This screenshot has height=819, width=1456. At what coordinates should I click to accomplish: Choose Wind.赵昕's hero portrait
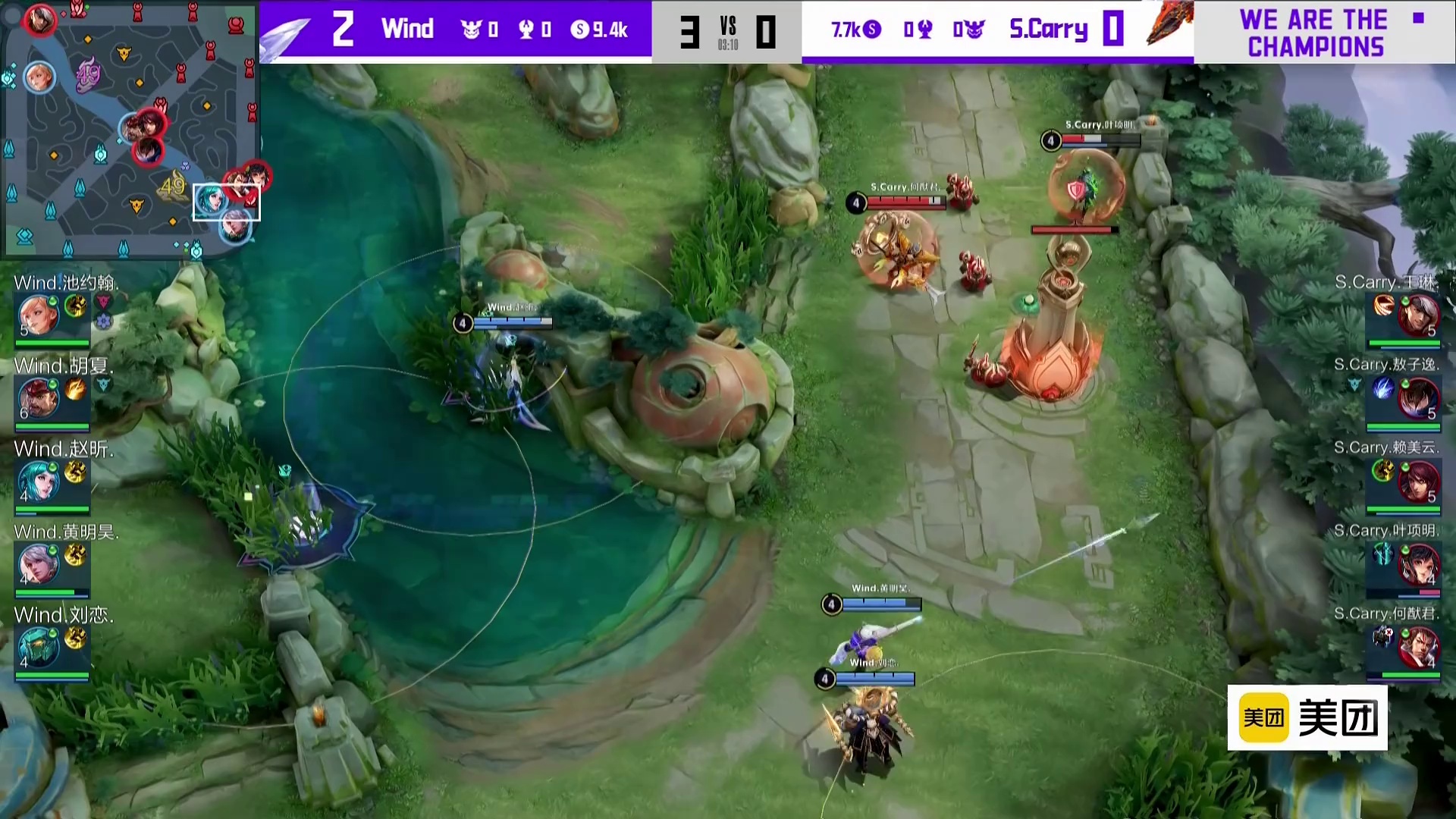point(37,481)
